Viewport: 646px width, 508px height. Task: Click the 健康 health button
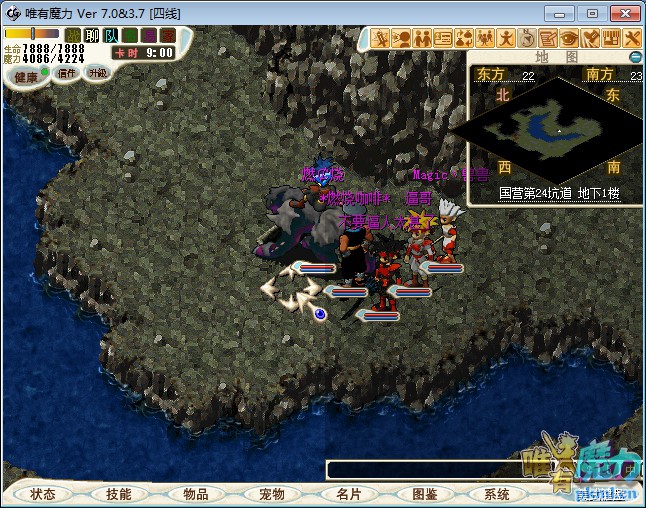[x=26, y=77]
